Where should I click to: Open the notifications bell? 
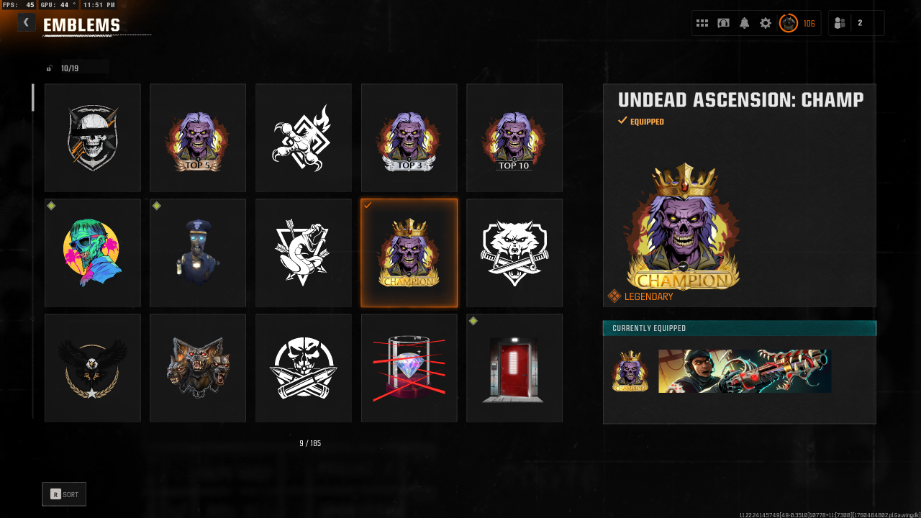744,23
